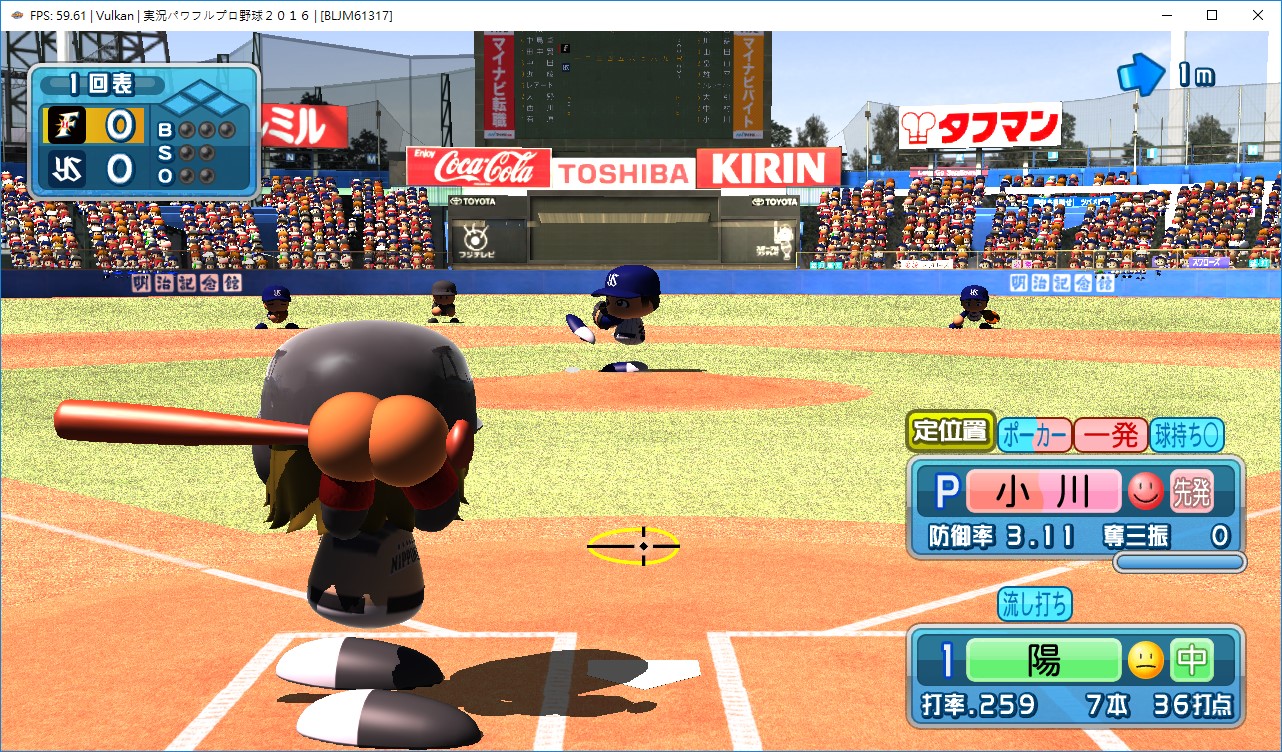Screen dimensions: 1282x752
Task: Click the pitcher's red smiley condition icon
Action: [1146, 492]
